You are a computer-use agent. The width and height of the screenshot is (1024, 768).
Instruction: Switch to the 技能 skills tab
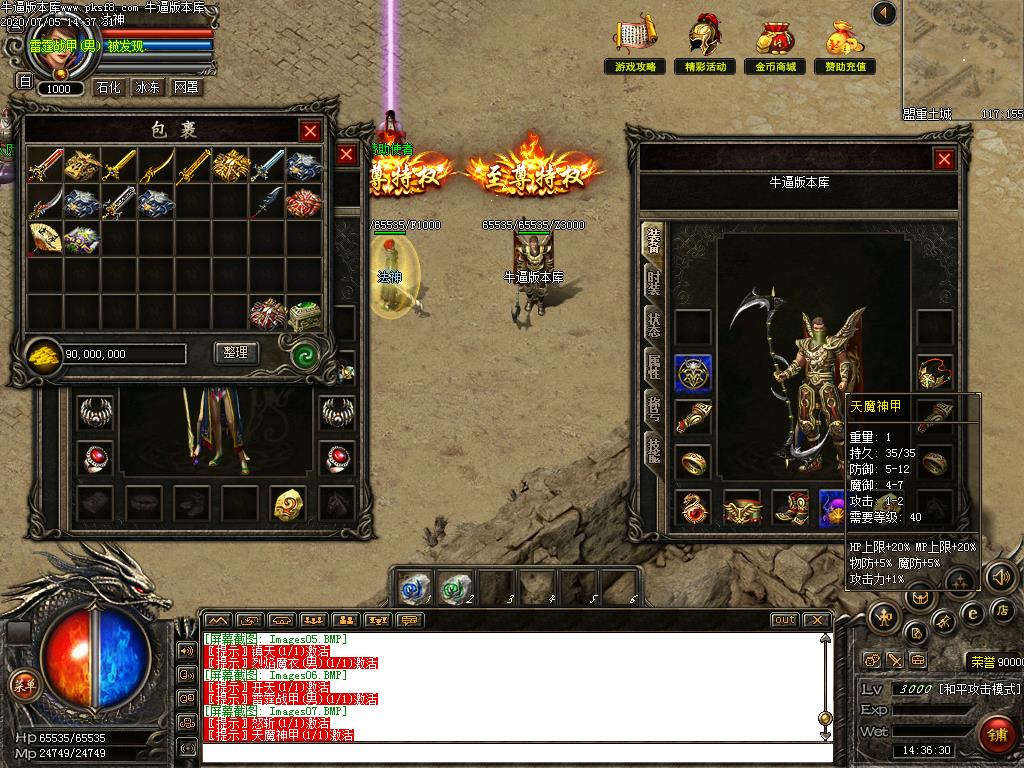(x=653, y=451)
